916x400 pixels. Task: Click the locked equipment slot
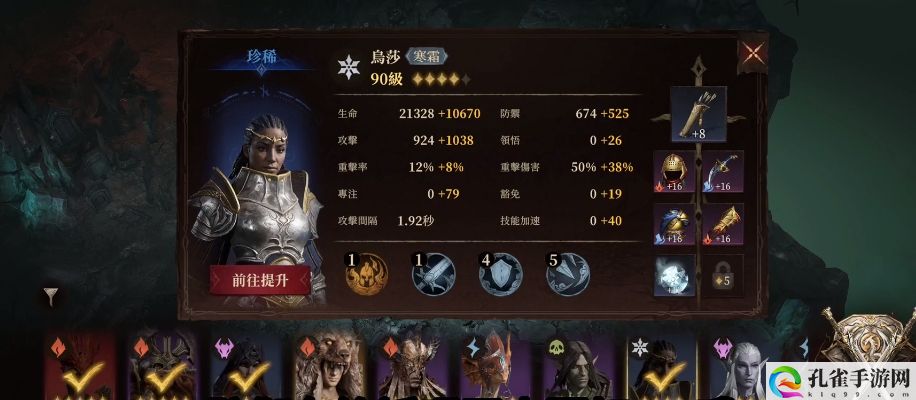tap(723, 276)
